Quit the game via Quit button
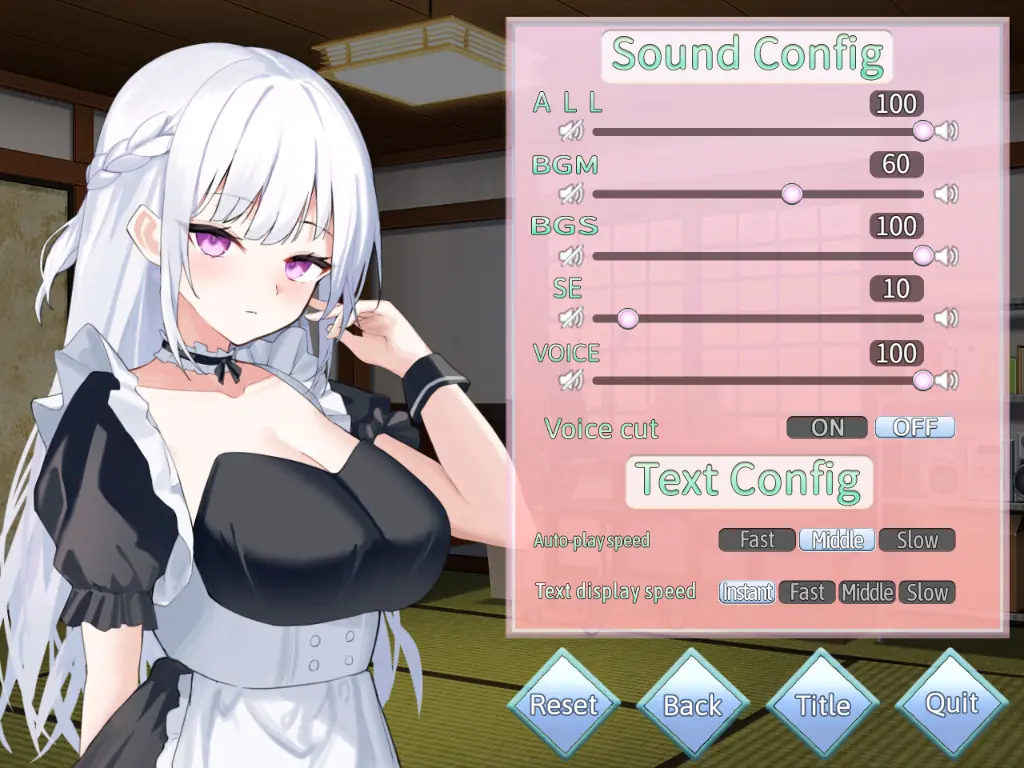This screenshot has height=768, width=1024. 952,703
